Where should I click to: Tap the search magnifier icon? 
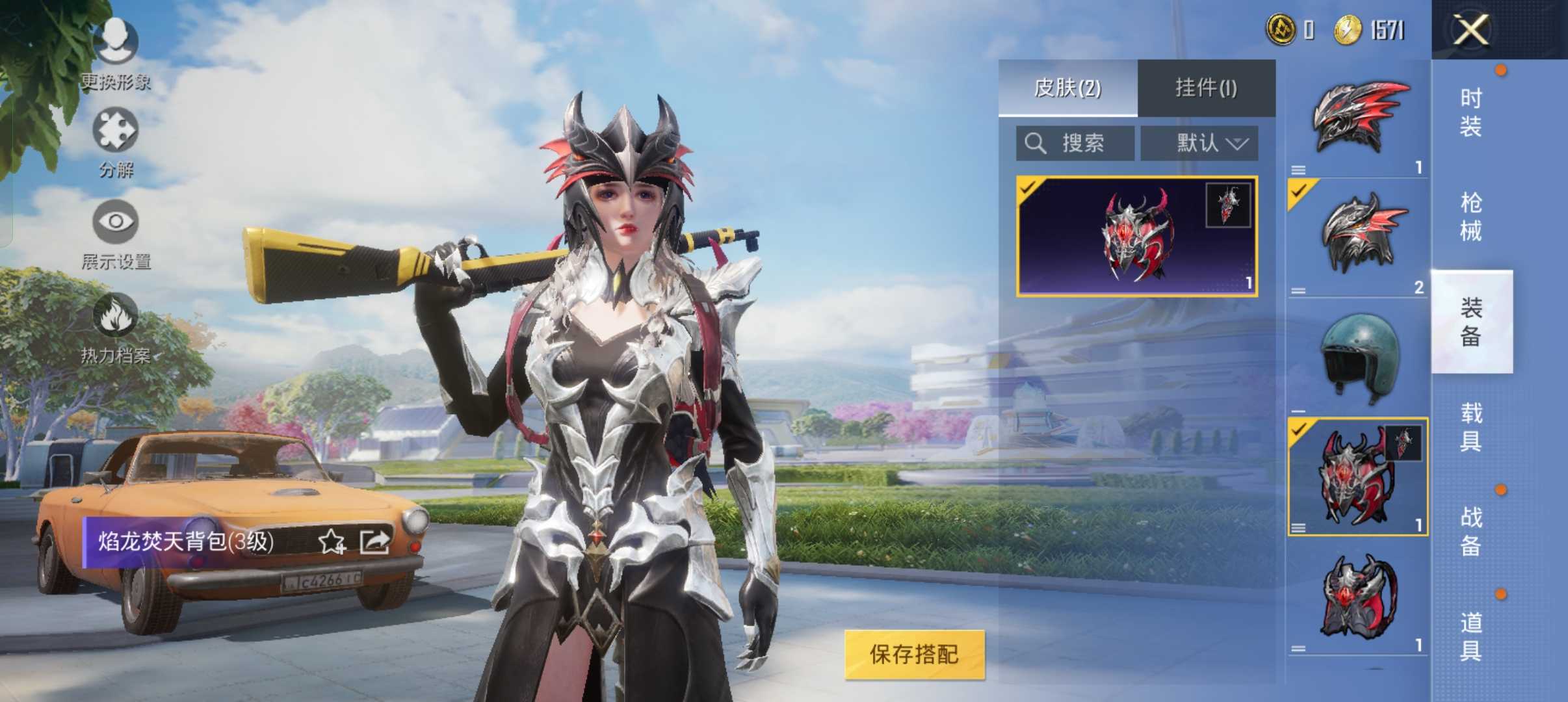1036,144
